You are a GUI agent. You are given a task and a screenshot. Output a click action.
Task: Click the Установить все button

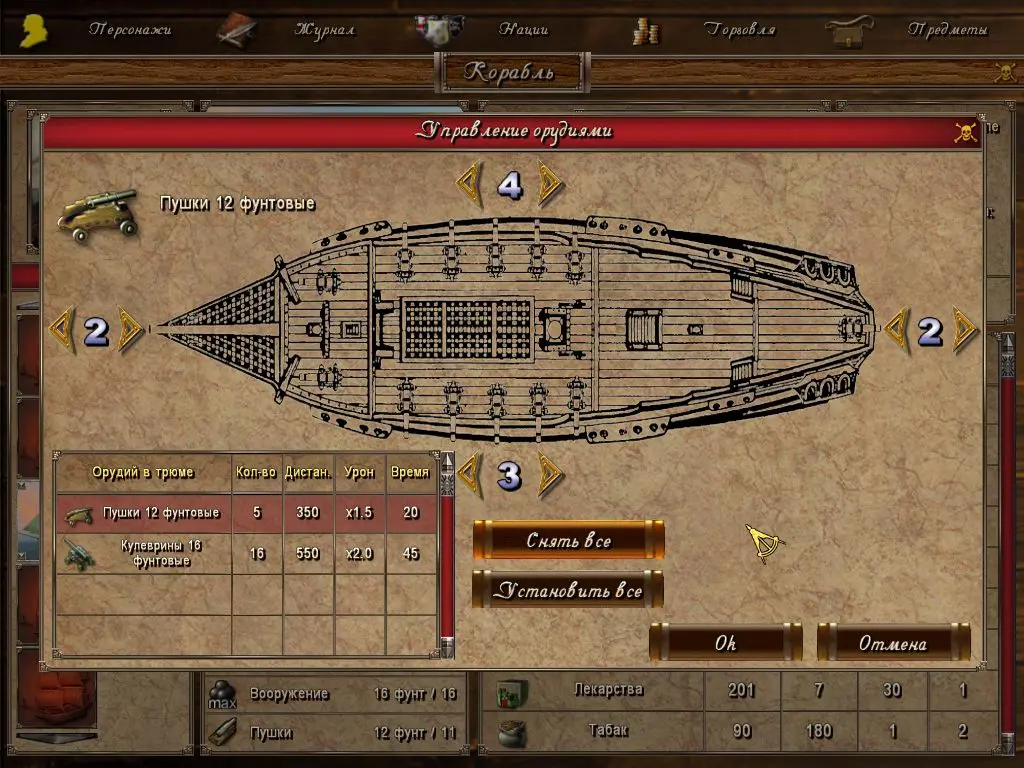(568, 590)
